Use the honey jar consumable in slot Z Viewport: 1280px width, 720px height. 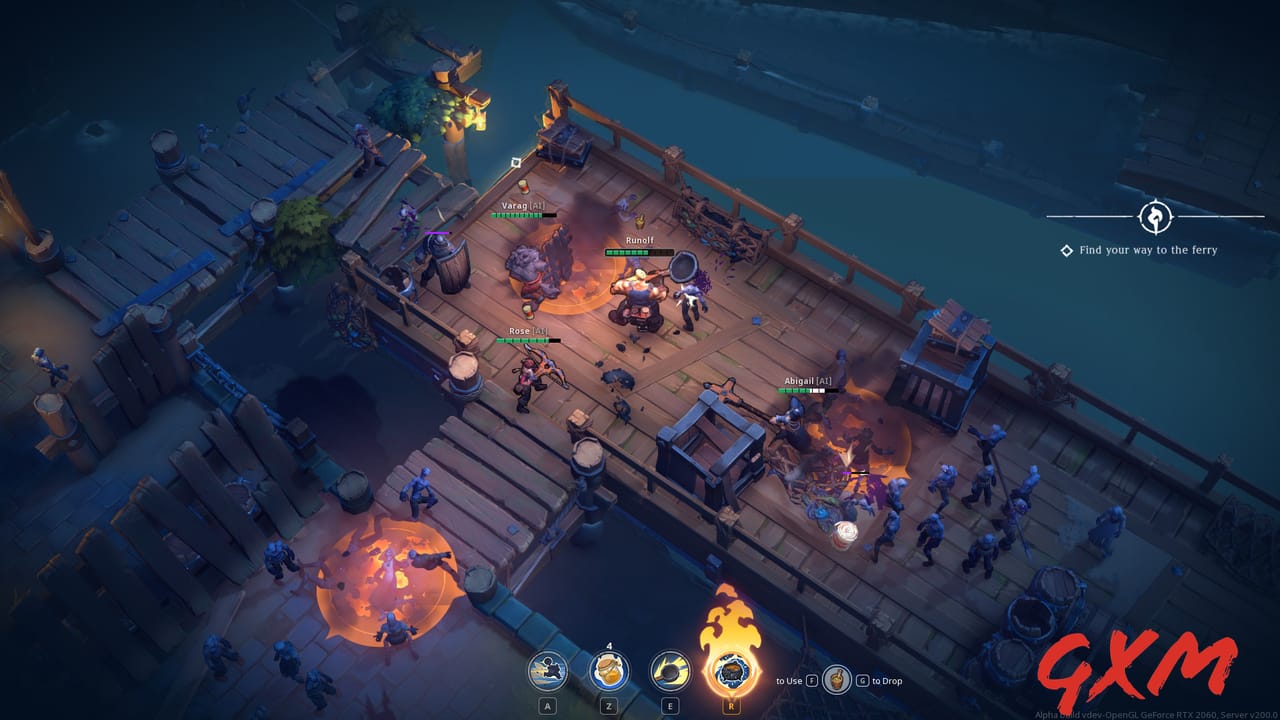[x=609, y=670]
